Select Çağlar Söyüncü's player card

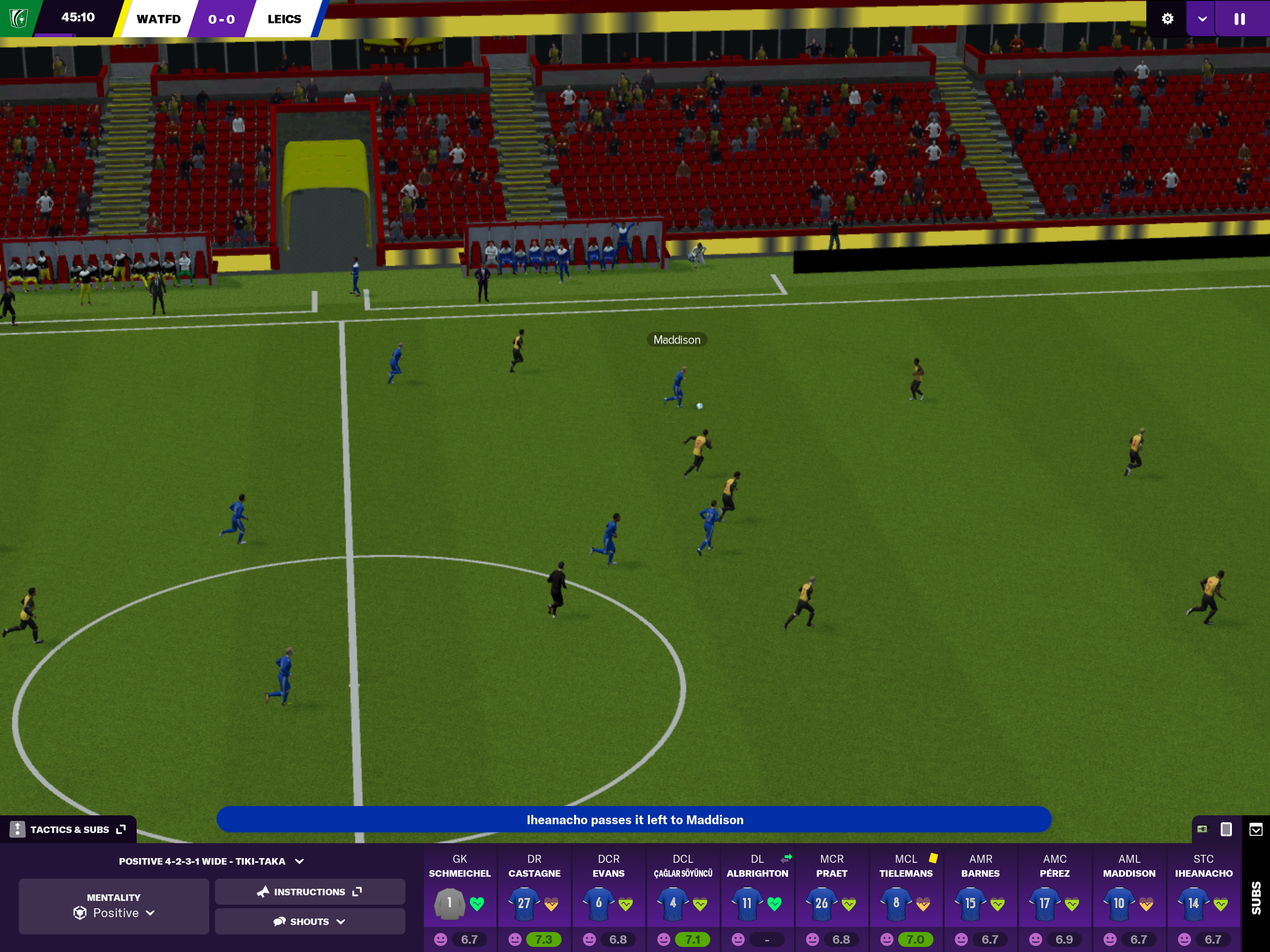(683, 899)
